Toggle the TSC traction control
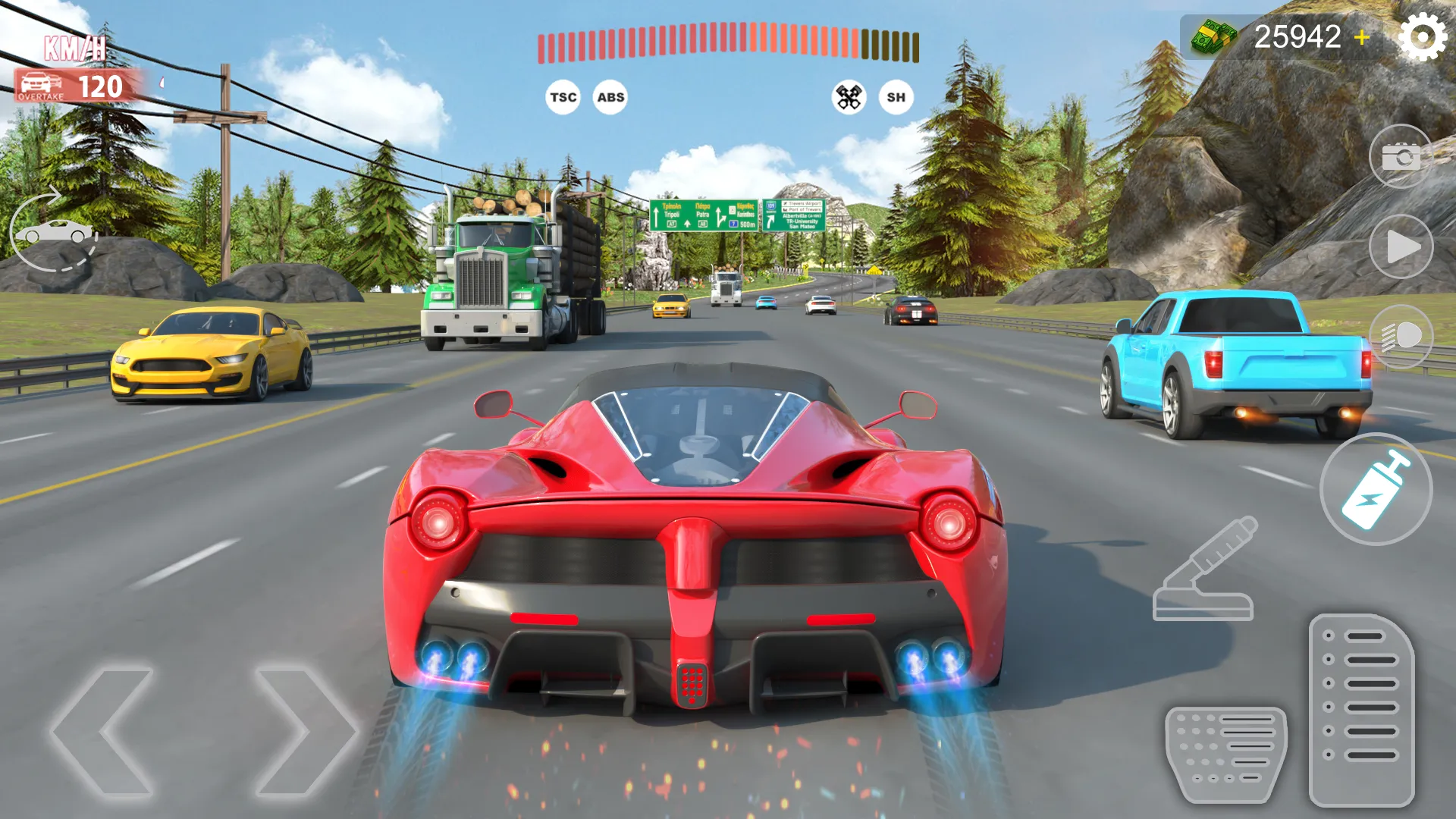This screenshot has height=819, width=1456. coord(562,97)
